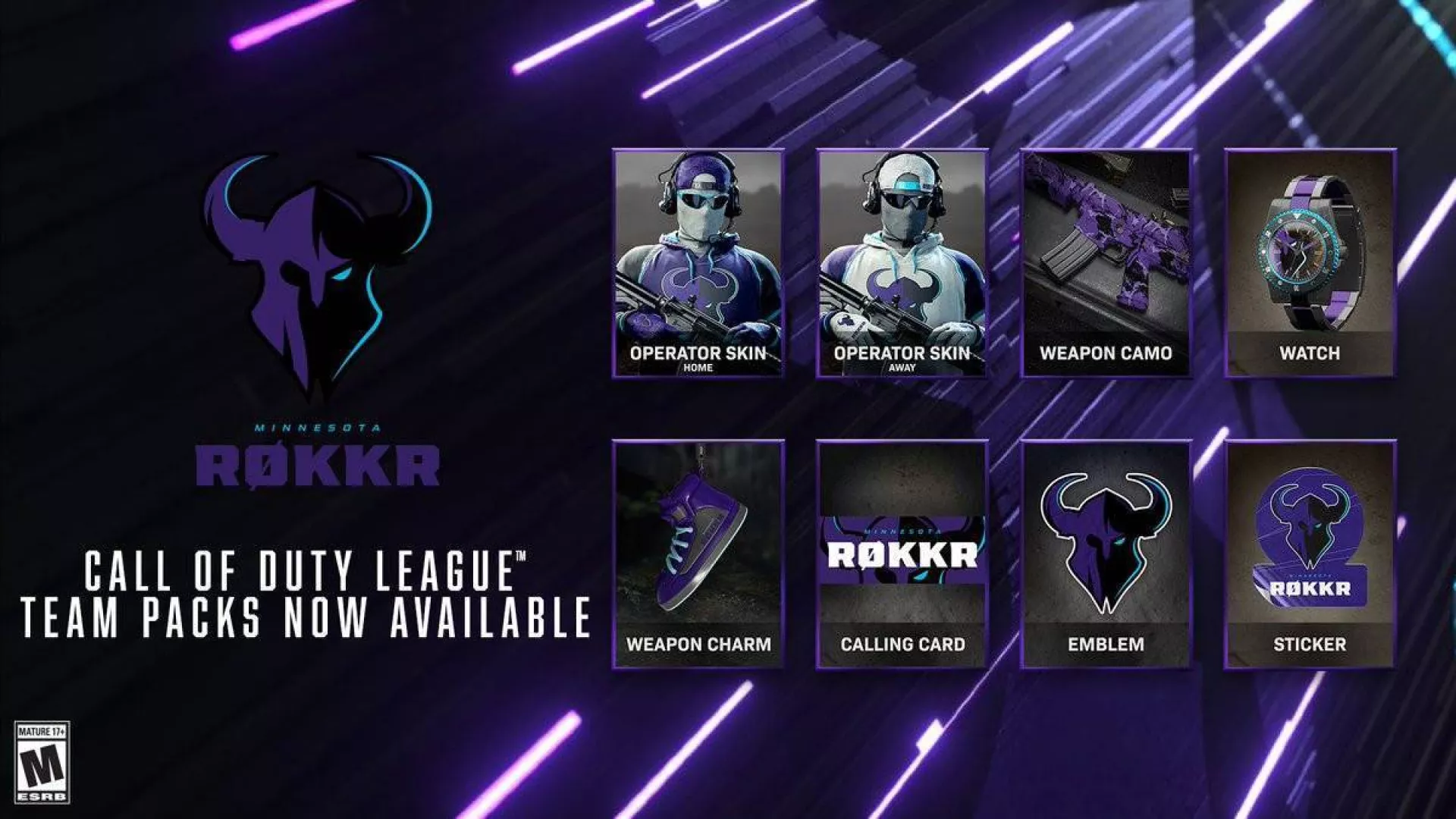Image resolution: width=1456 pixels, height=819 pixels.
Task: Select the Operator Skin Away tile
Action: click(x=902, y=263)
